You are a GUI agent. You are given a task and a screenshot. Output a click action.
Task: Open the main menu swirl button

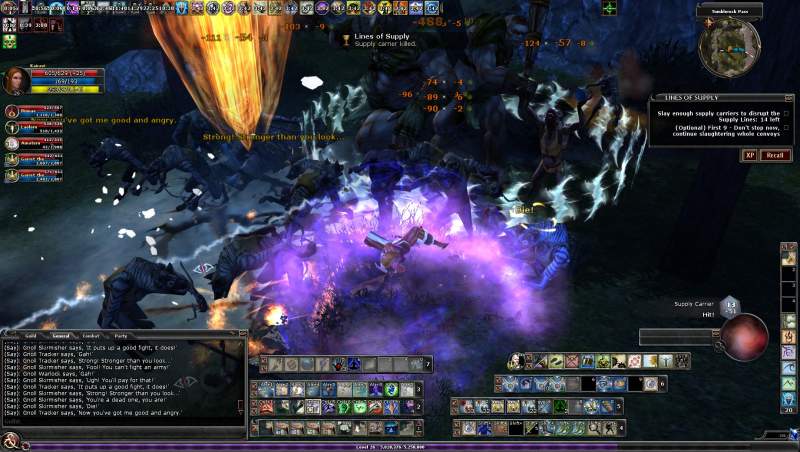point(11,443)
